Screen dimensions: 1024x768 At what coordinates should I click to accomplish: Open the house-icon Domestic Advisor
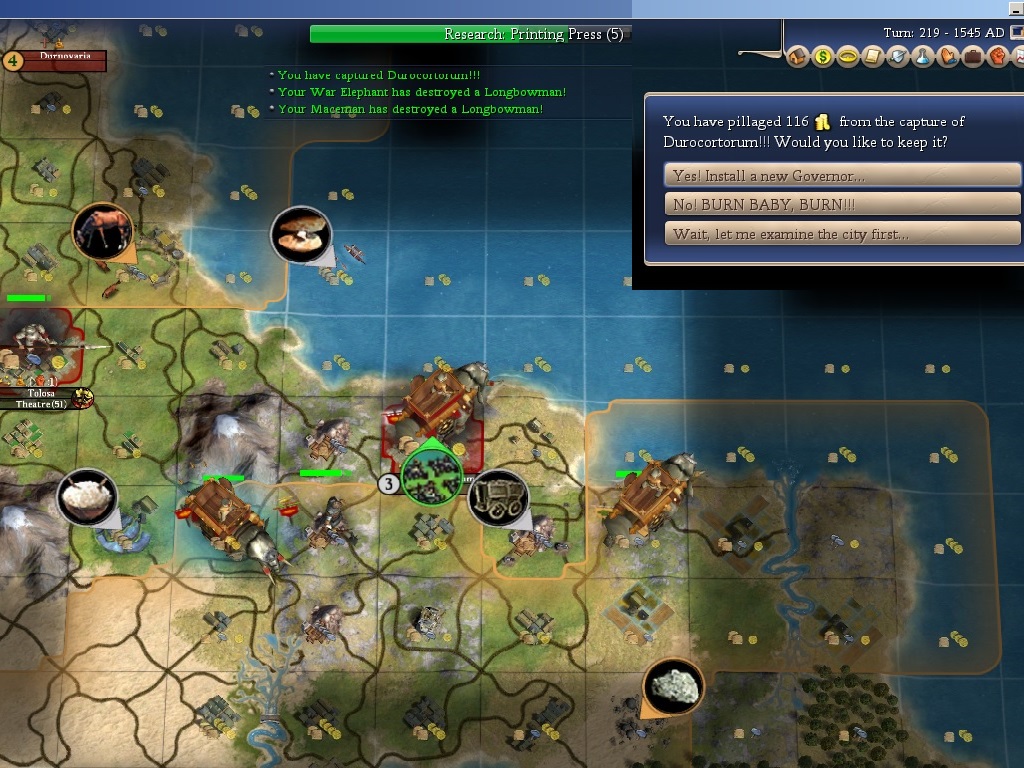(798, 57)
